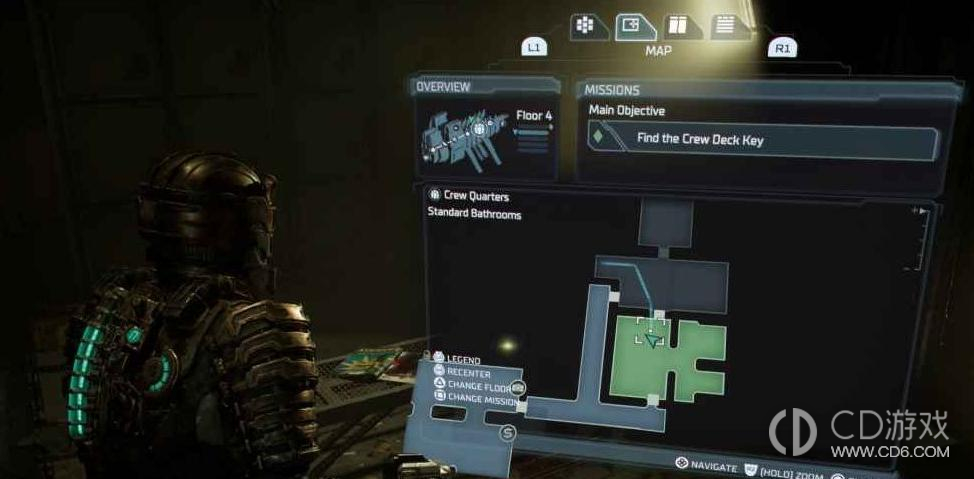974x479 pixels.
Task: Open the map Legend
Action: click(463, 360)
